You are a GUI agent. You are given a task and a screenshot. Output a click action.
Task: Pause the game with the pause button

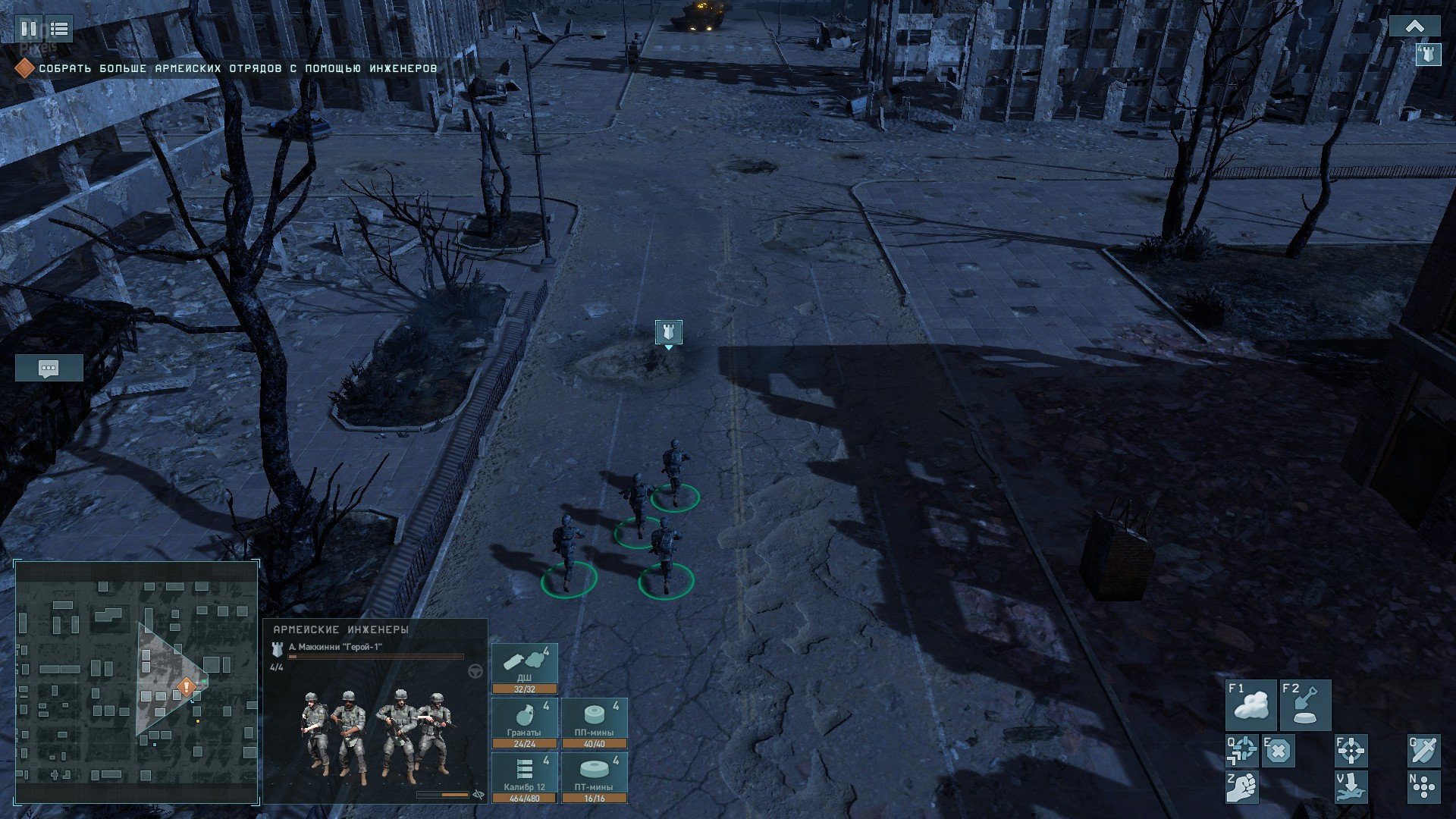[29, 30]
